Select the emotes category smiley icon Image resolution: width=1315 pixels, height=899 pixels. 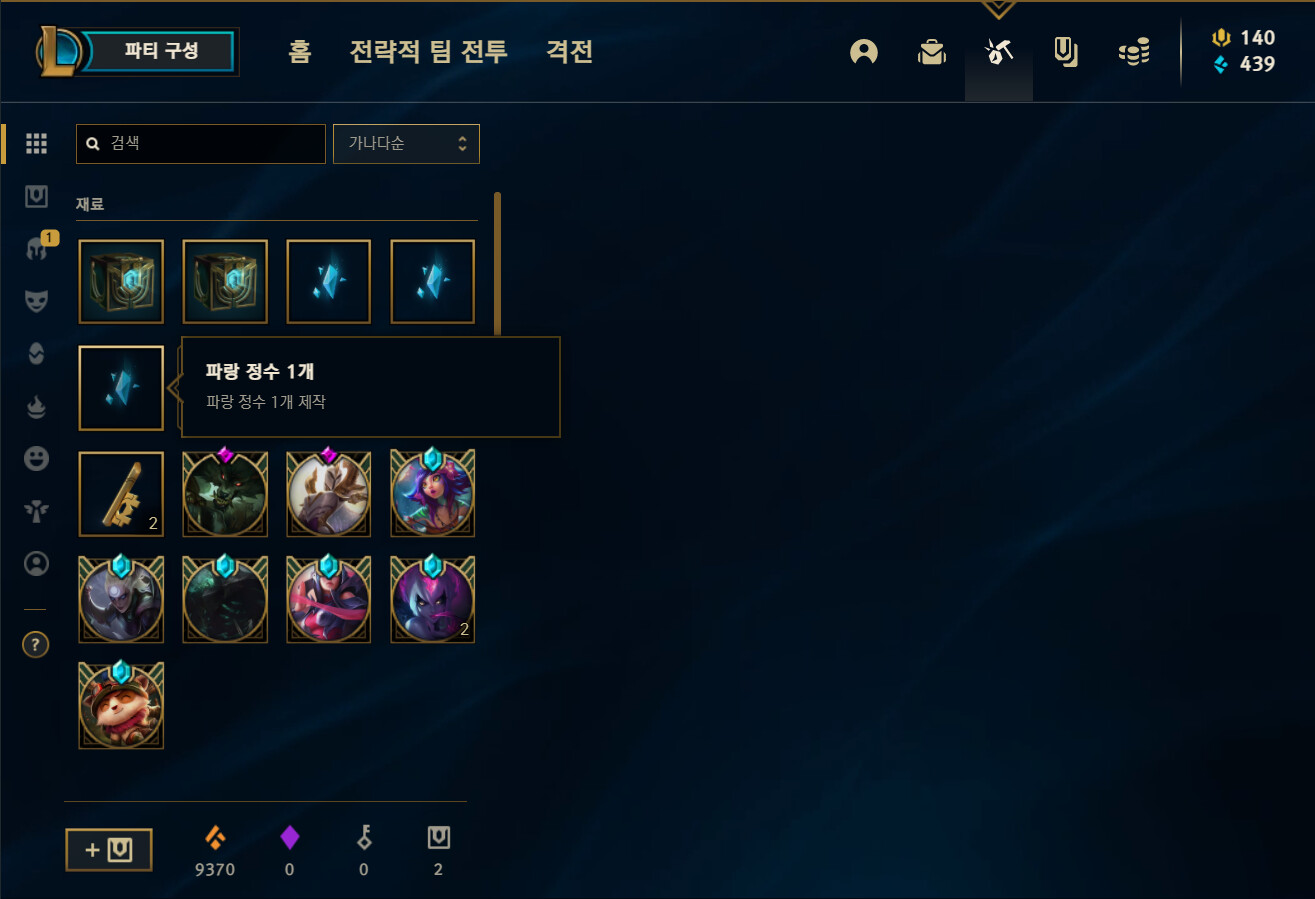pos(36,458)
